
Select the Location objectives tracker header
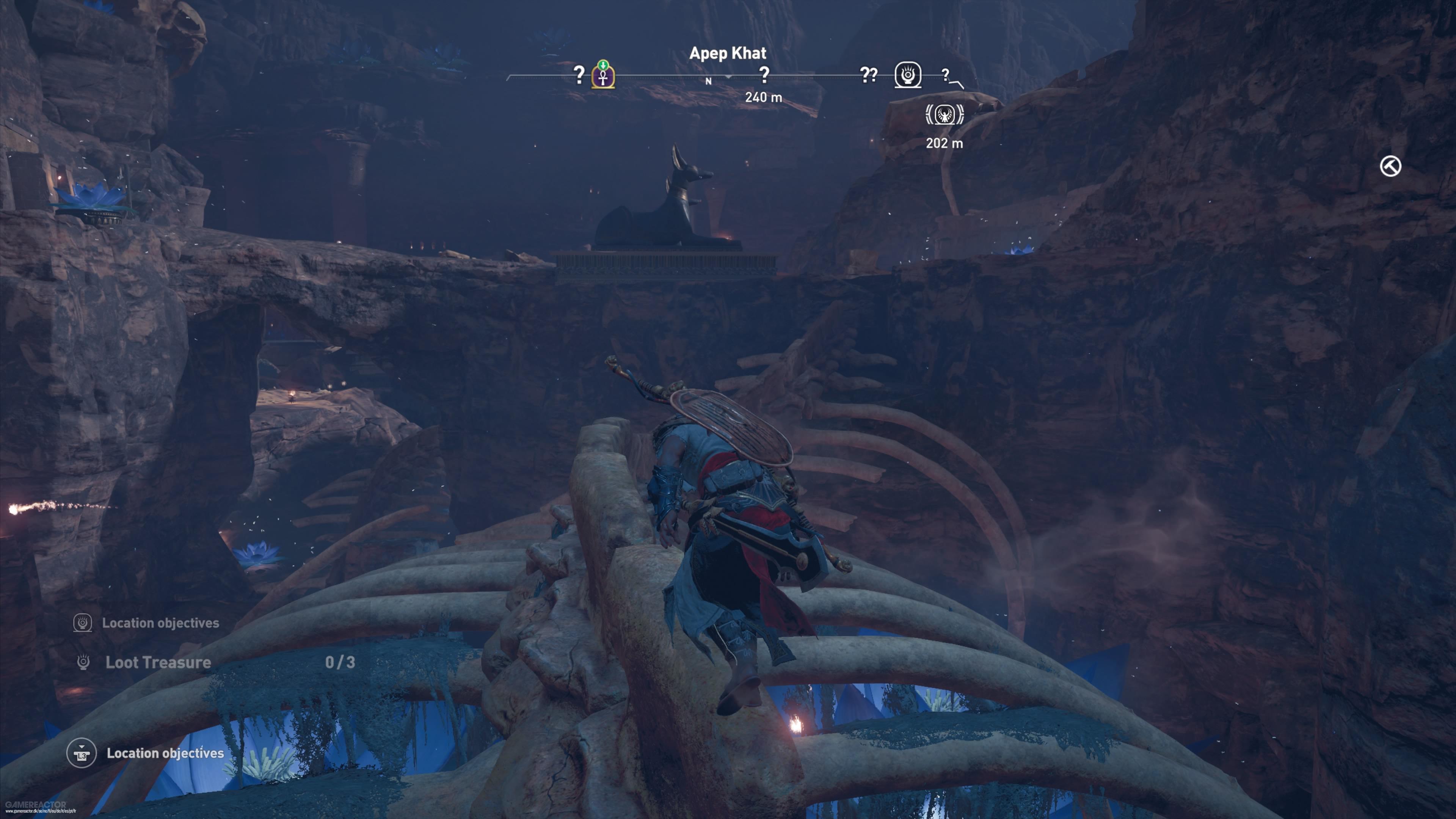tap(160, 623)
